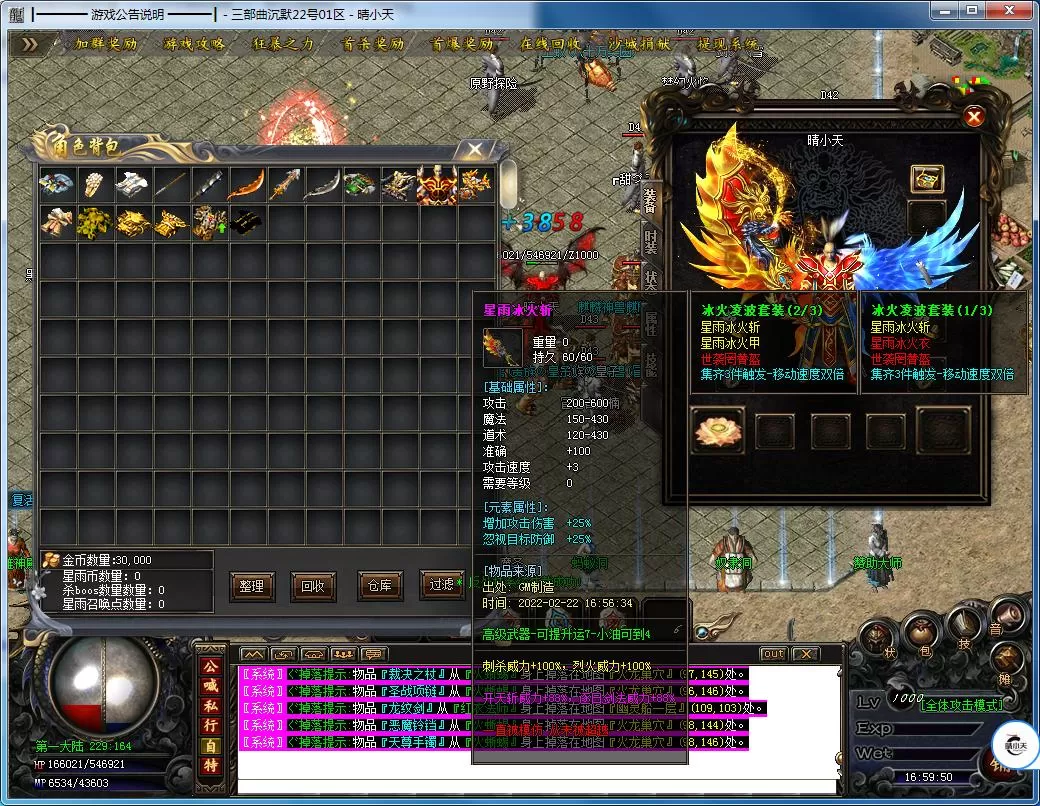The image size is (1040, 806).
Task: Open the 首杀奖励 first-kill rewards menu
Action: 372,44
